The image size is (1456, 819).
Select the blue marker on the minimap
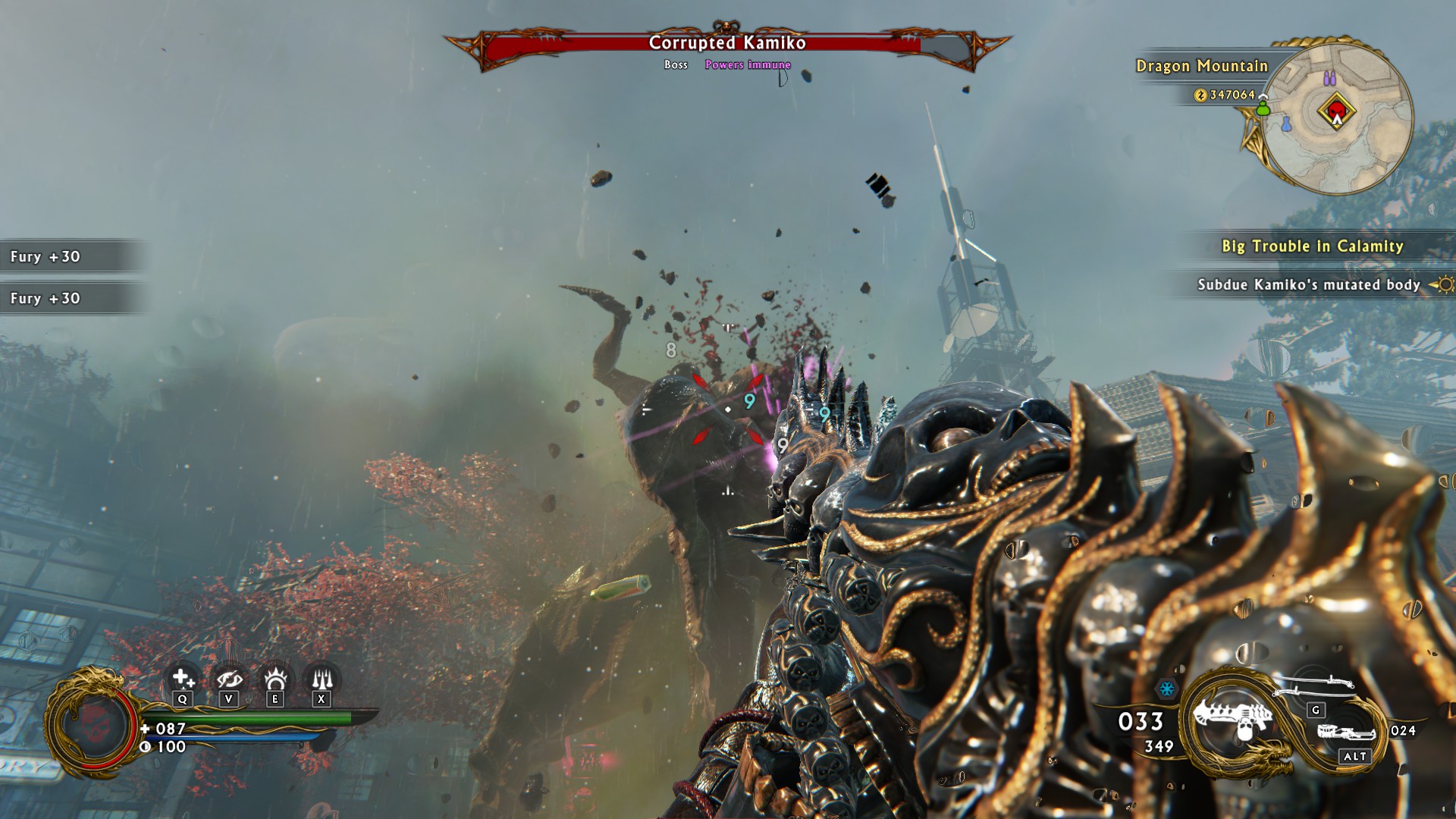point(1287,124)
